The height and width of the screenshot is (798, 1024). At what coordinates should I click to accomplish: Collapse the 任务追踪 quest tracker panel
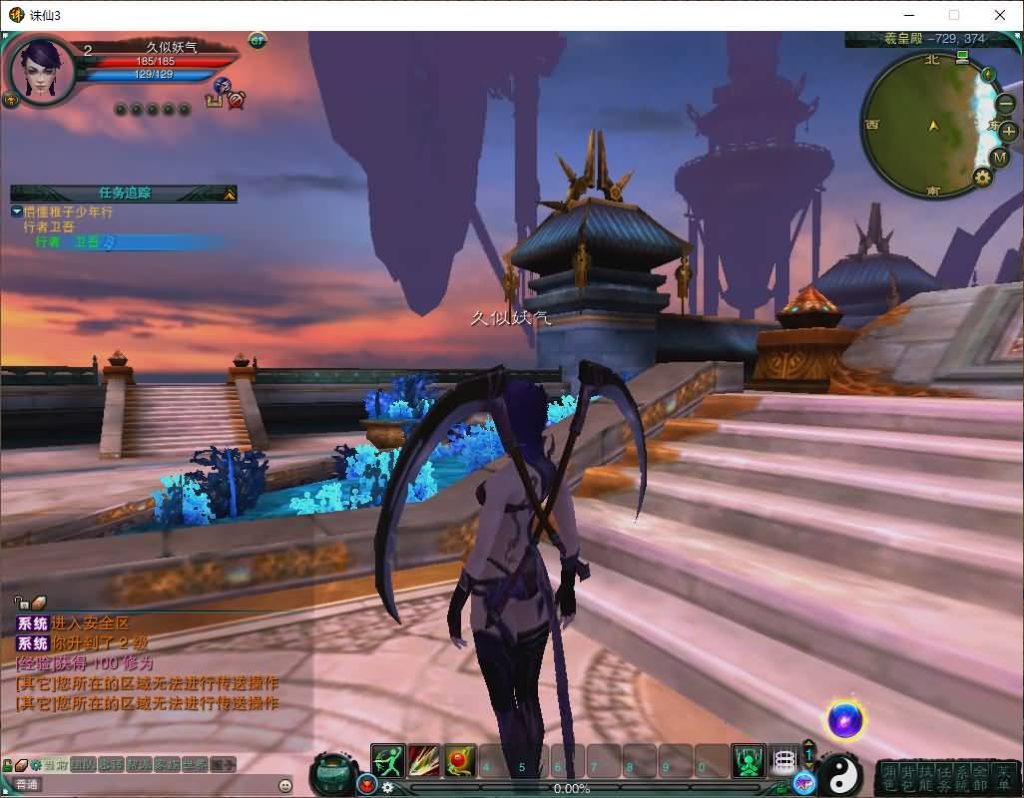pyautogui.click(x=229, y=194)
